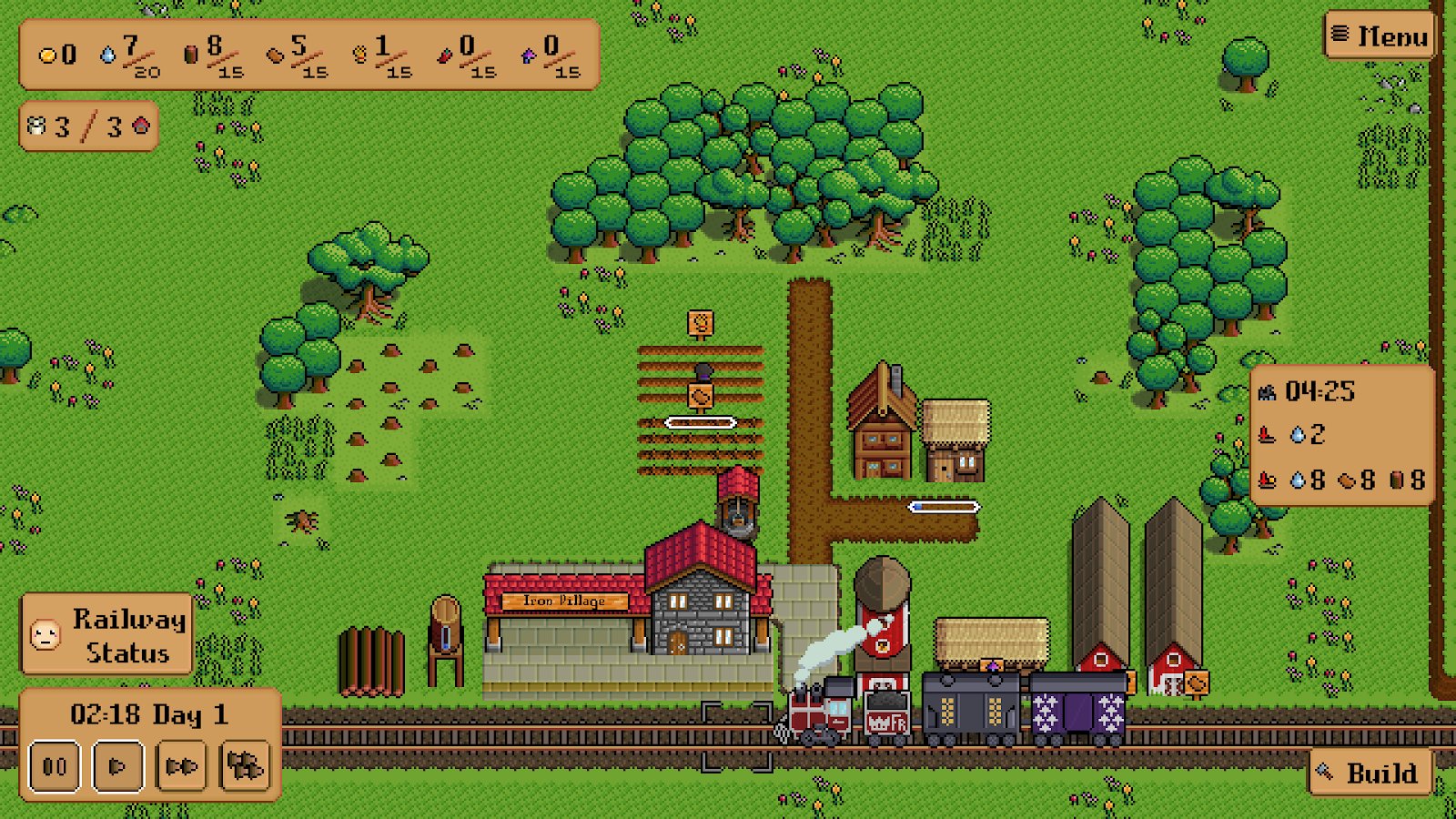Click the 02:18 Day 1 clock display
1456x819 pixels.
(150, 714)
